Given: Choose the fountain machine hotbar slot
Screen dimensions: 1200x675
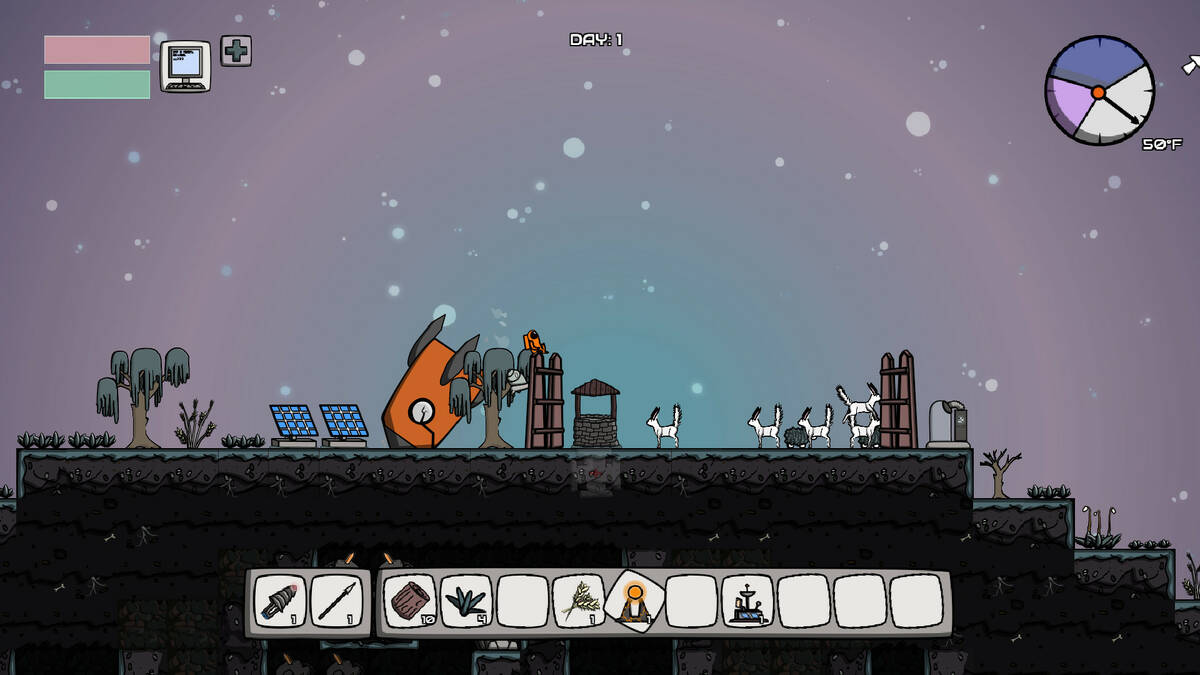Looking at the screenshot, I should [x=747, y=601].
